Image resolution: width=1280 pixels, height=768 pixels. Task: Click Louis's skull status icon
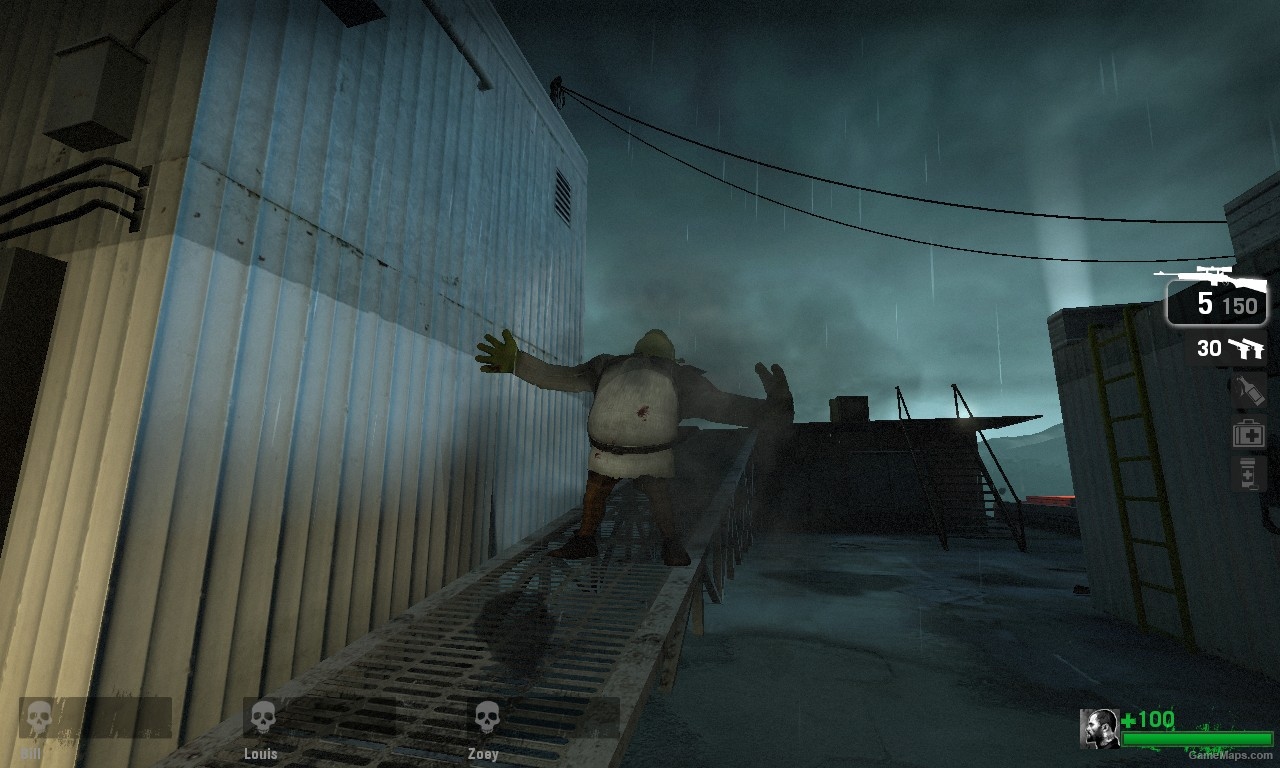pyautogui.click(x=263, y=715)
